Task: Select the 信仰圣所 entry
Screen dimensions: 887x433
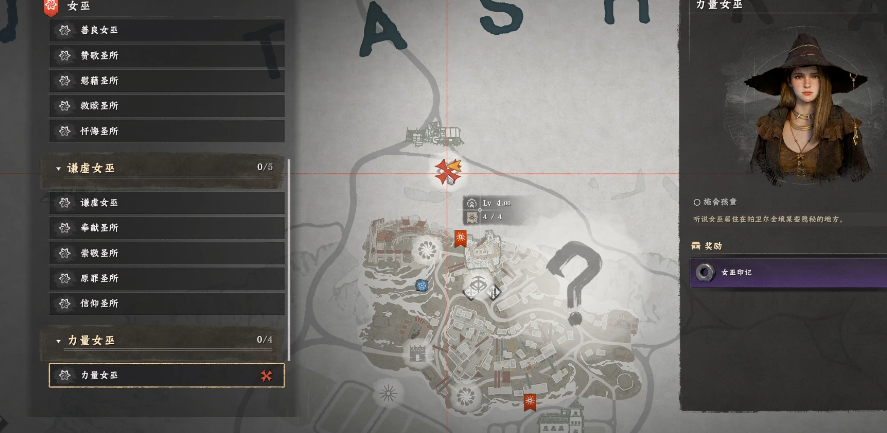Action: [166, 303]
